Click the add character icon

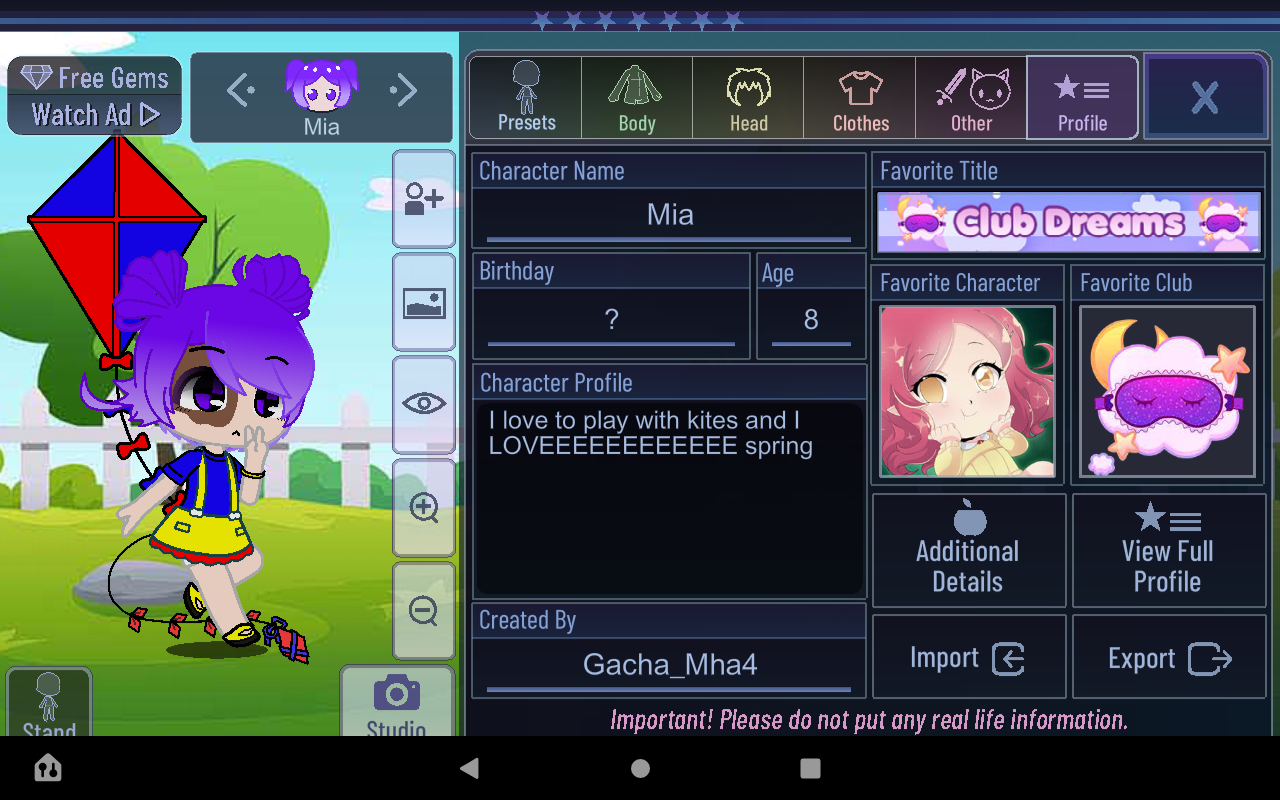[x=424, y=199]
